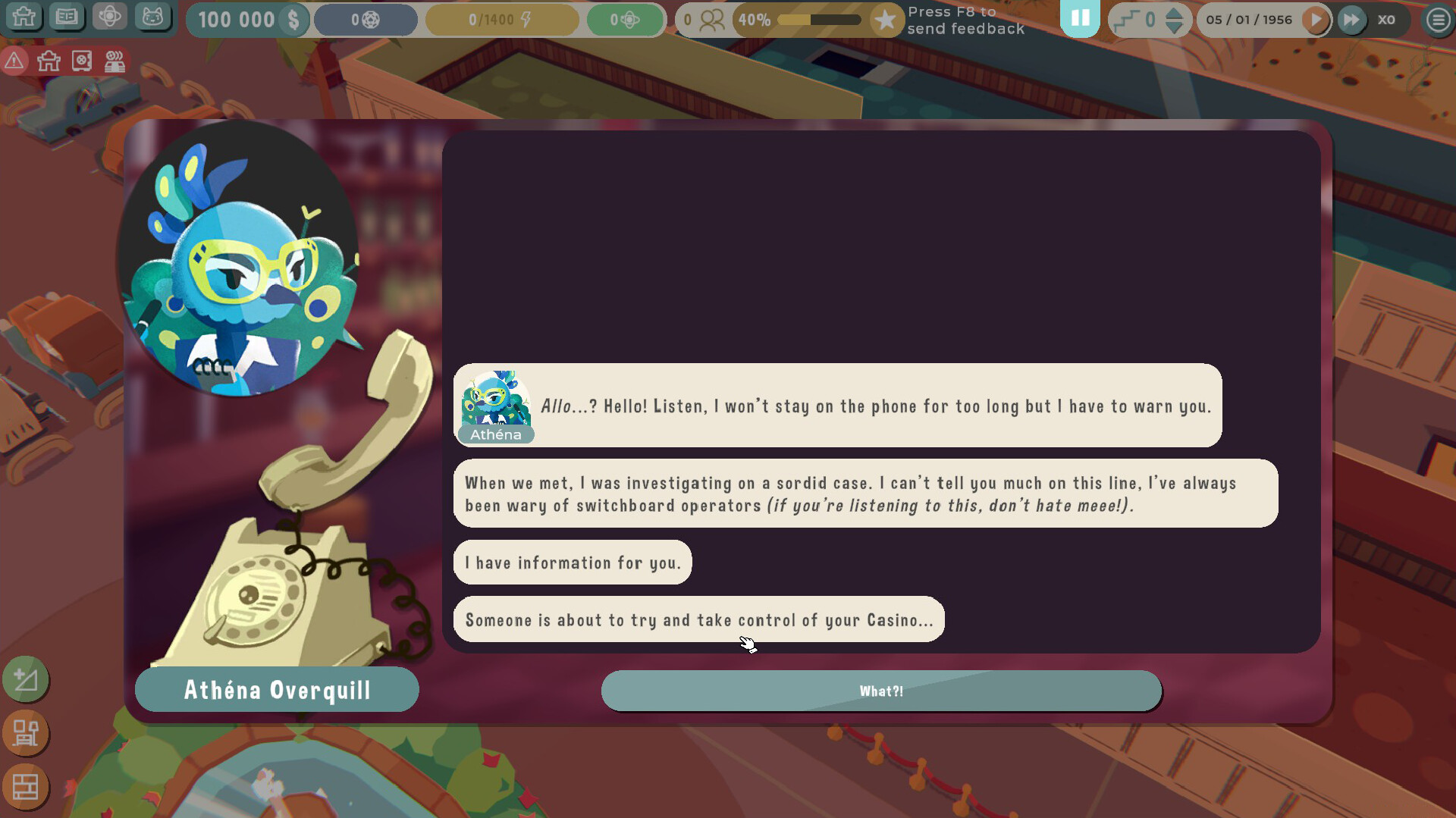The height and width of the screenshot is (818, 1456).
Task: Pause the game simulation
Action: coord(1081,19)
